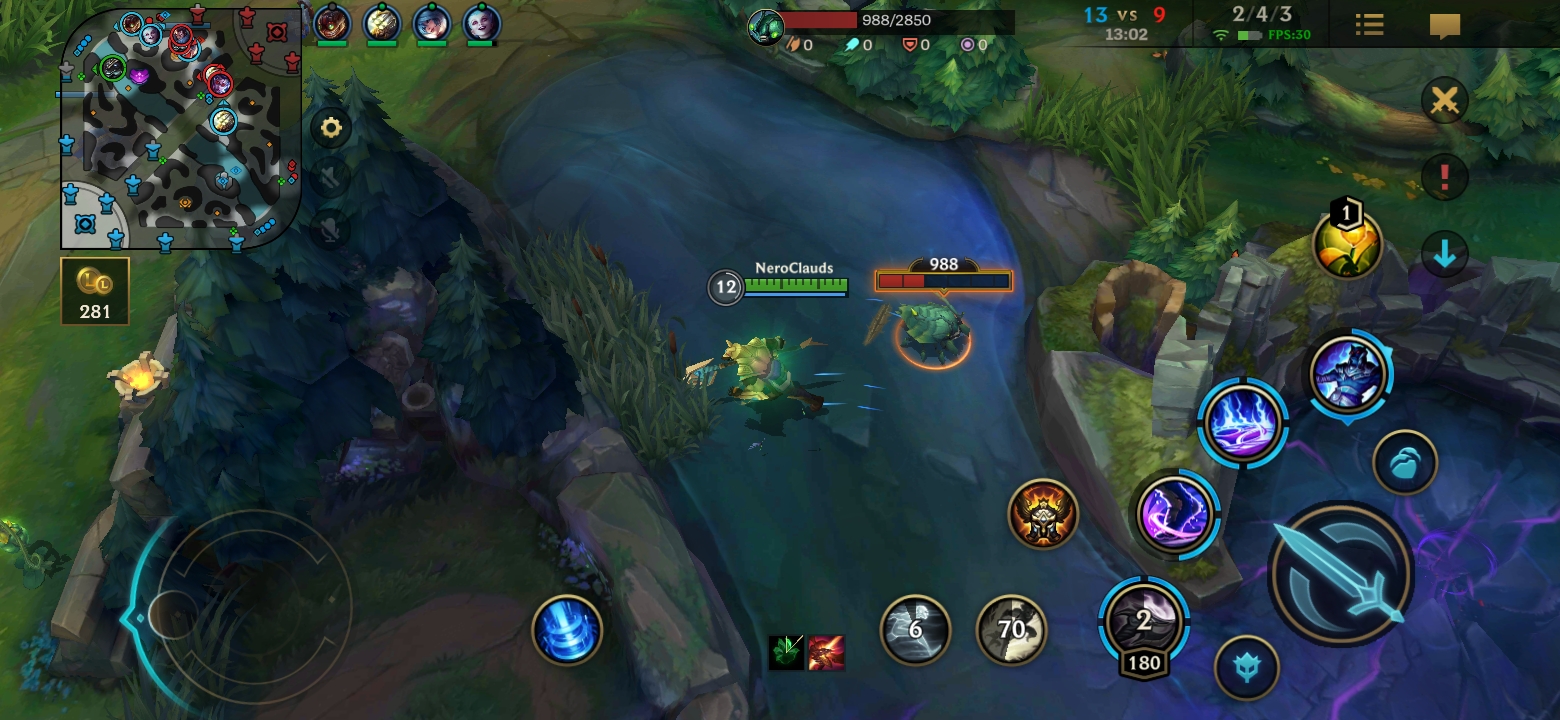1560x720 pixels.
Task: Cast the purple lightning ability
Action: click(1175, 515)
